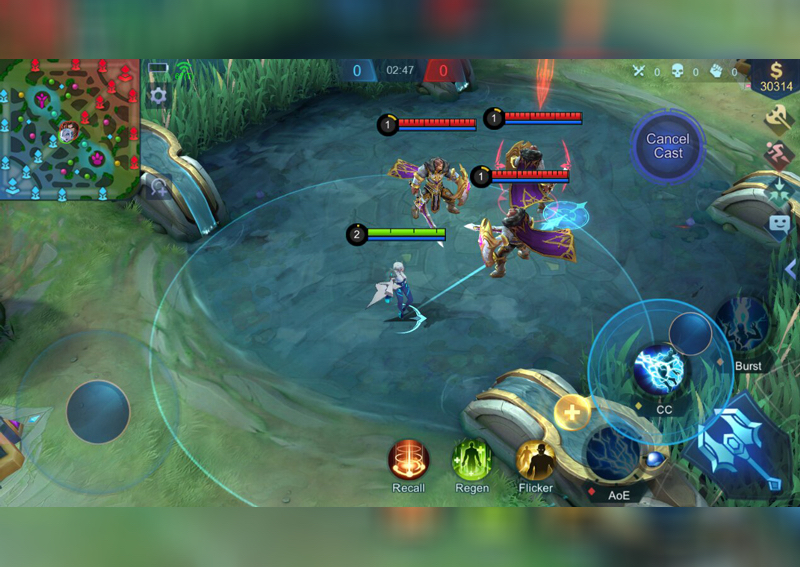This screenshot has width=800, height=567.
Task: Send the gather signal with converging arrows
Action: (780, 190)
